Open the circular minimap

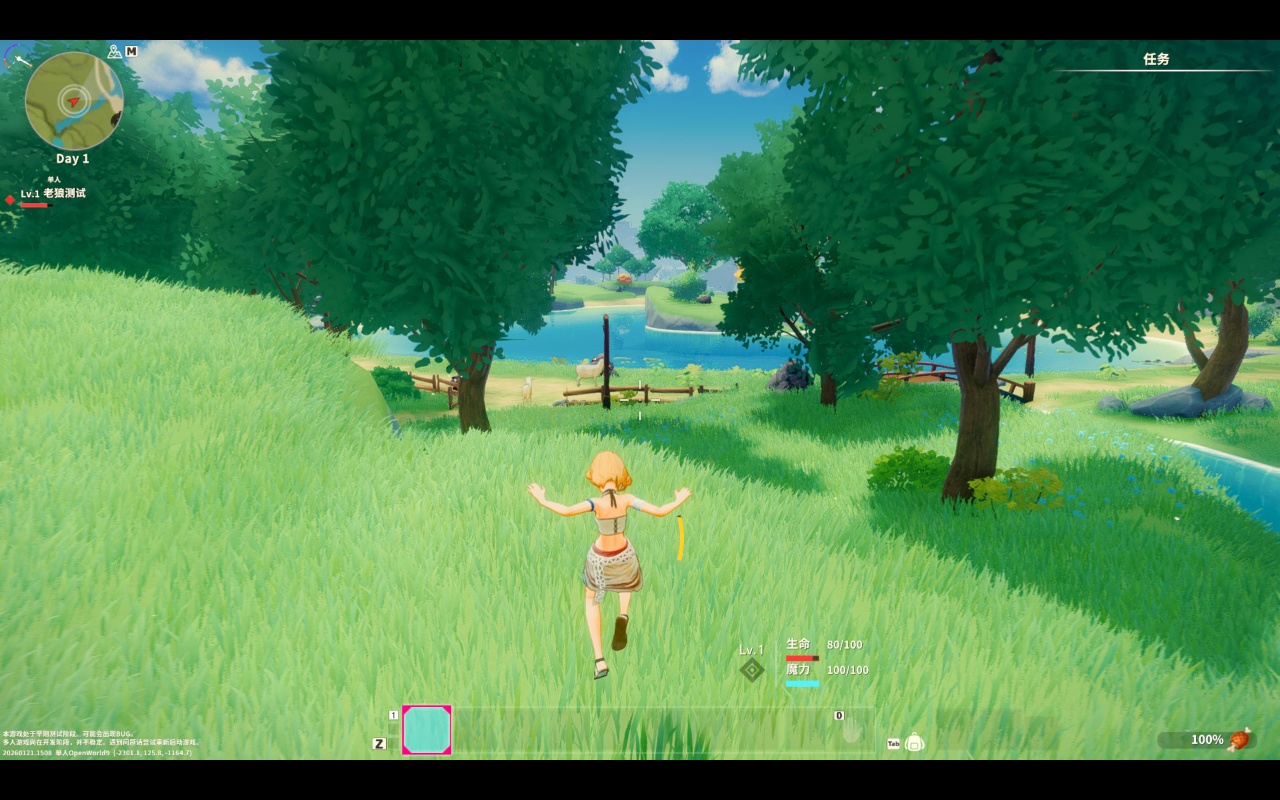click(x=74, y=101)
